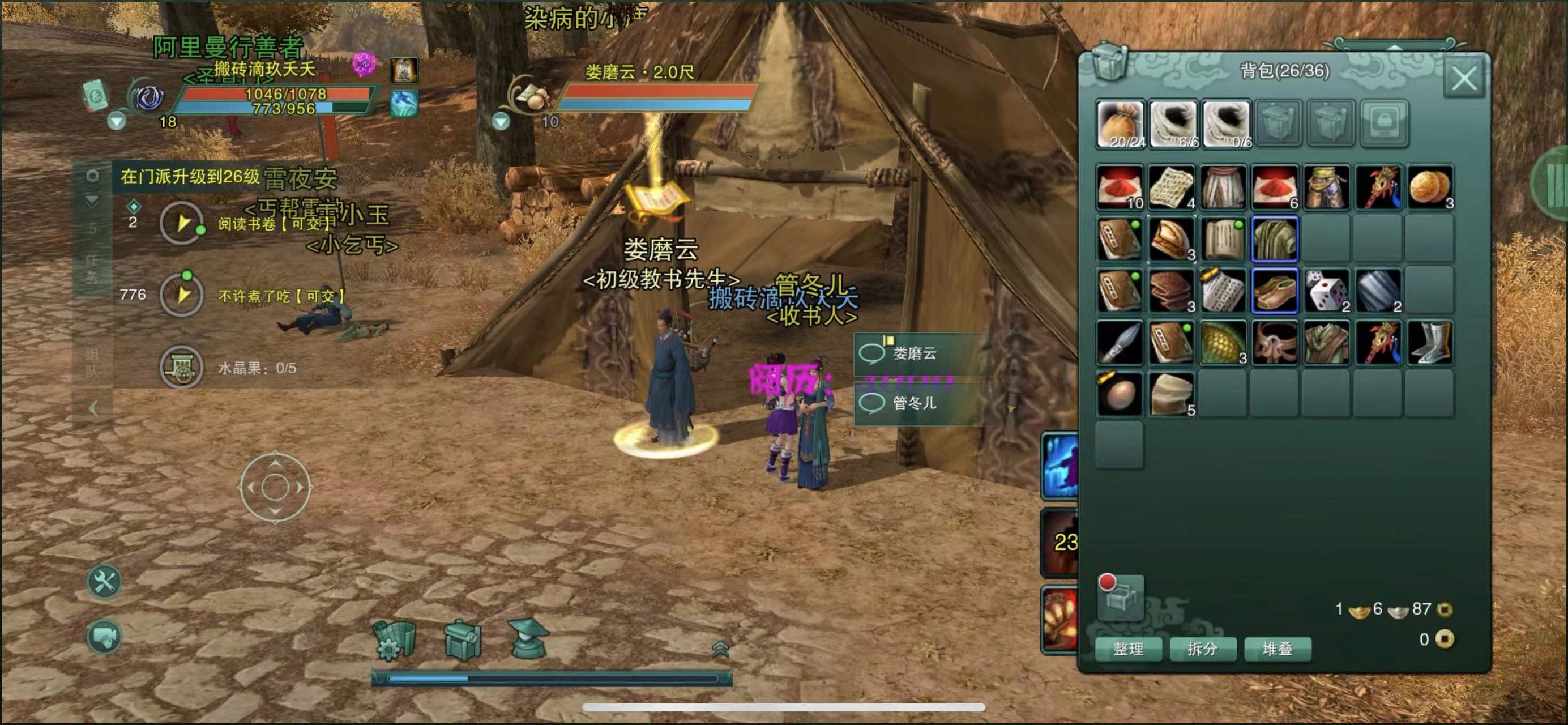Click the 堆叠 stack button
Image resolution: width=1568 pixels, height=725 pixels.
coord(1277,649)
